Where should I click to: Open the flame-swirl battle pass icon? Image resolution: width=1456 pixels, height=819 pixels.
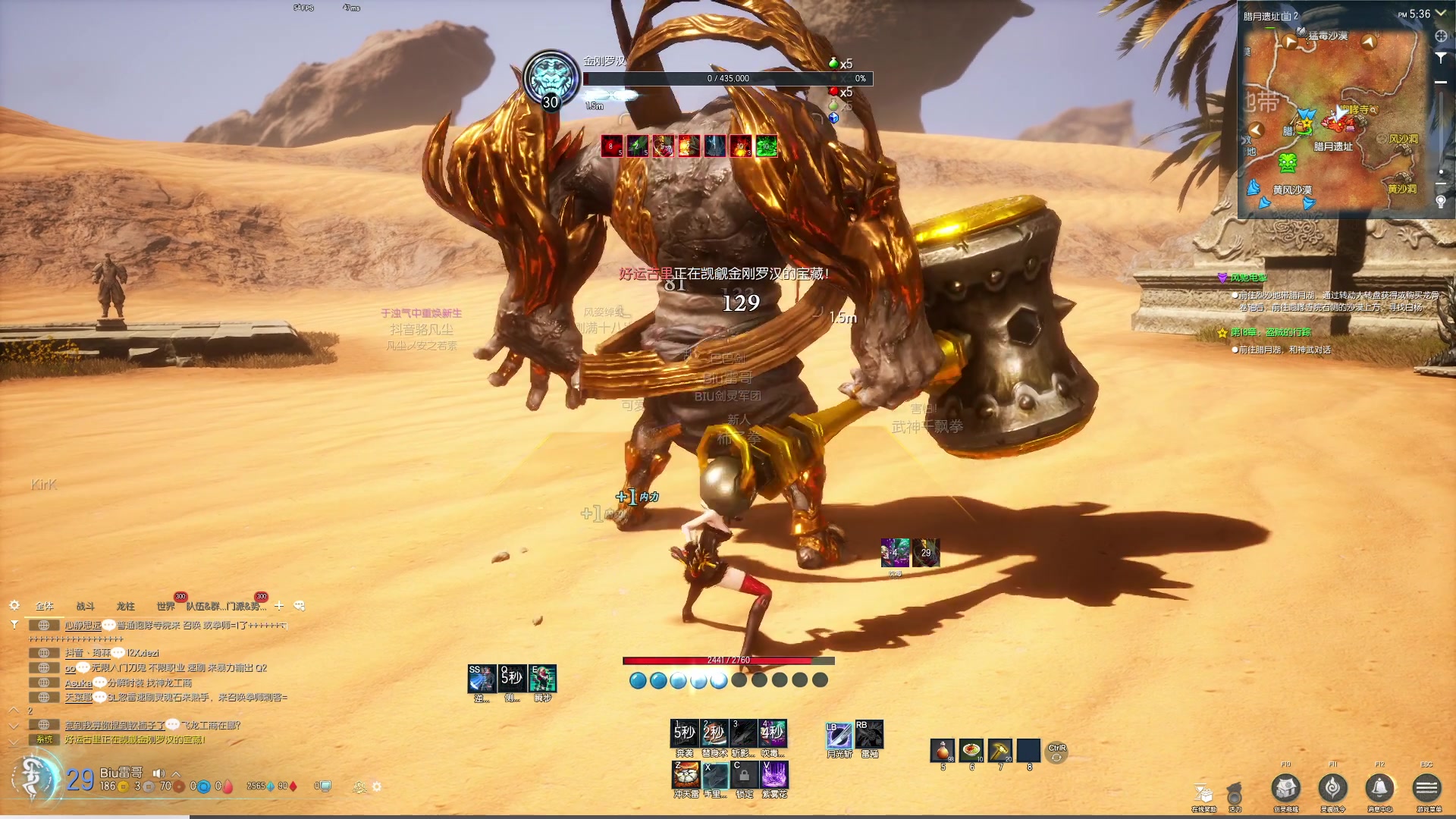point(1332,789)
